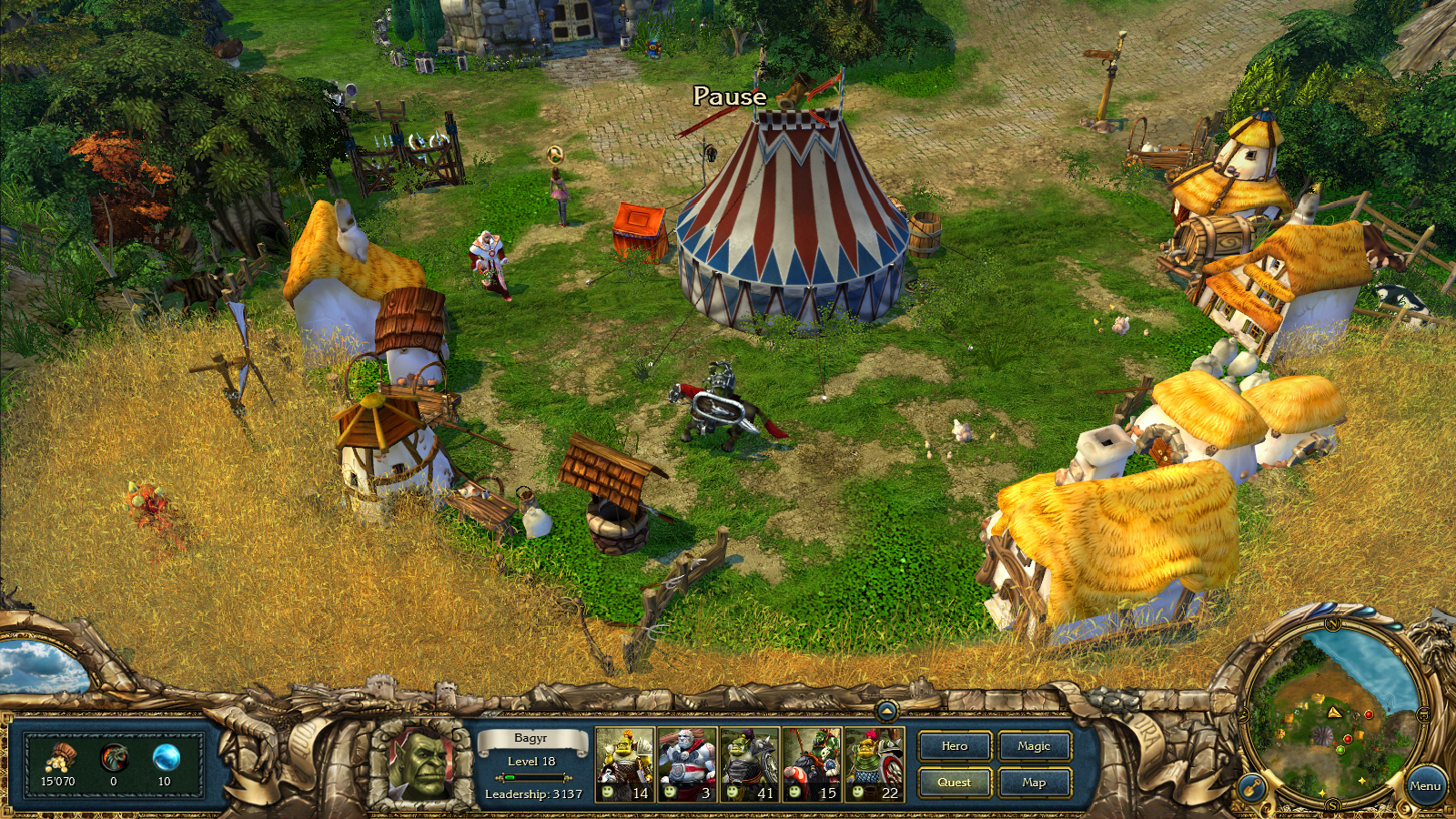
Task: Click the North compass marker on the minimap
Action: click(1332, 624)
